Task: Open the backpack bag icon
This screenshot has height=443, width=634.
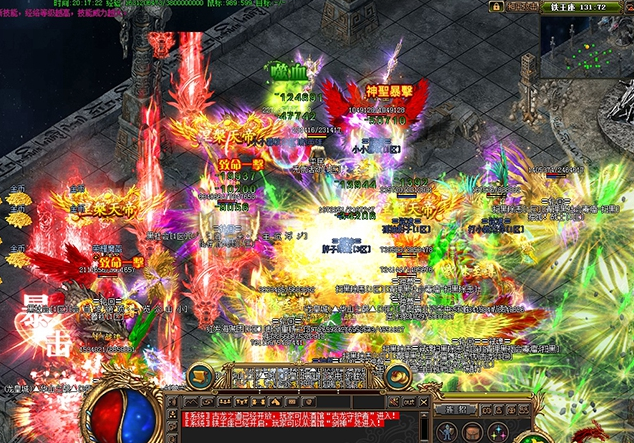Action: click(471, 432)
